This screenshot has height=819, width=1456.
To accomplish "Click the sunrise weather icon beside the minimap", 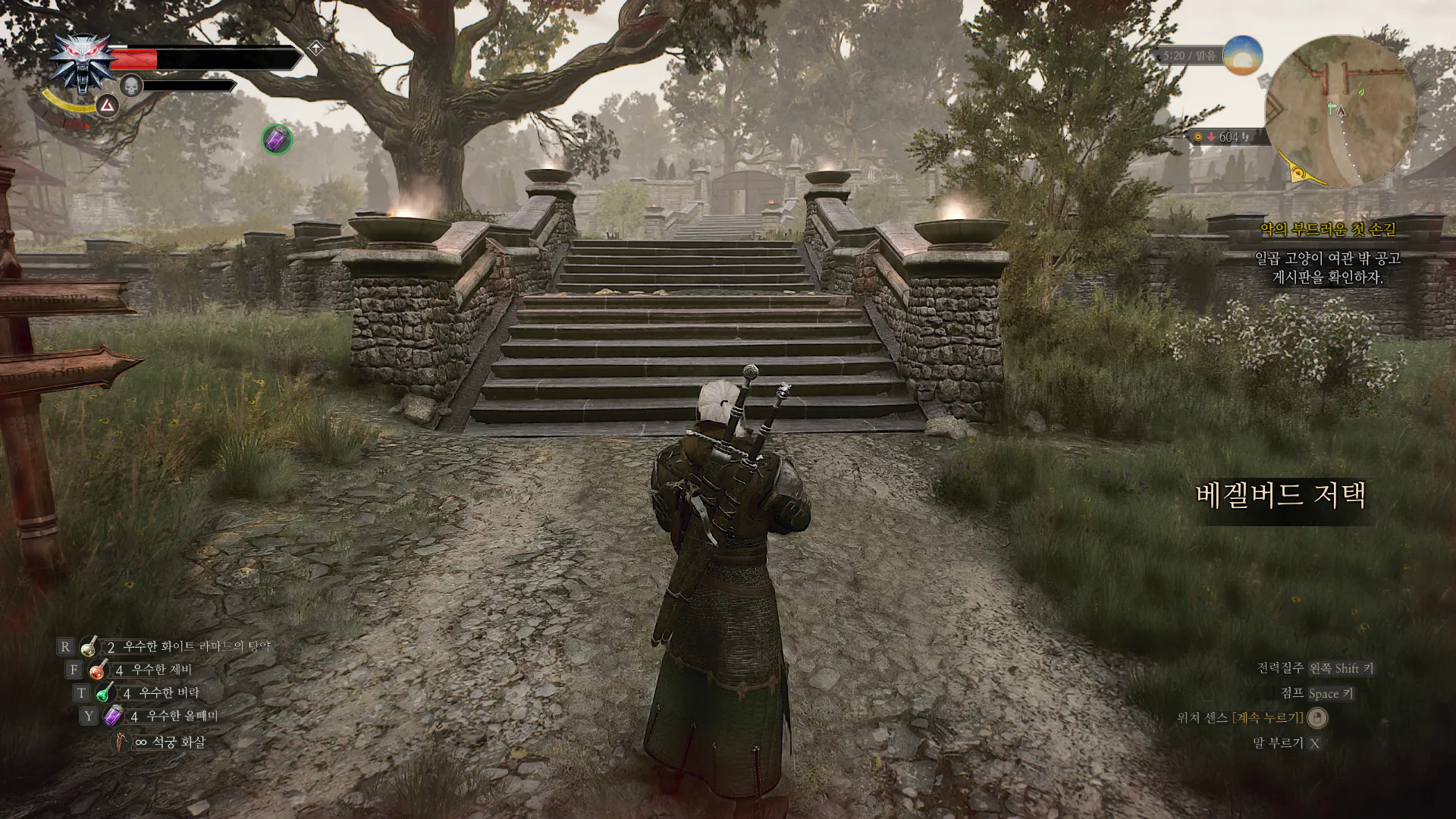I will click(x=1243, y=56).
